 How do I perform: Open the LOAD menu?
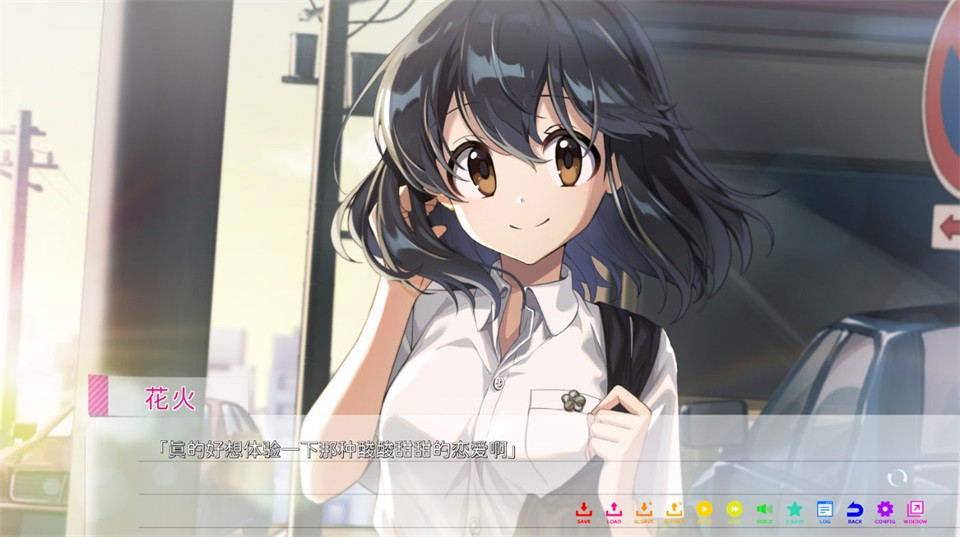[x=614, y=510]
